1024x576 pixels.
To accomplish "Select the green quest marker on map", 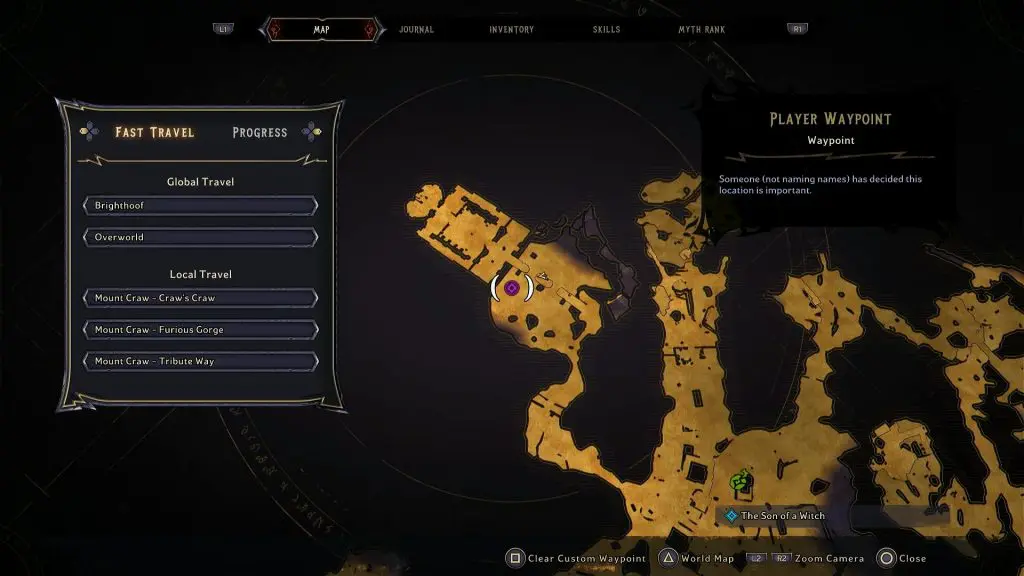I will point(740,483).
